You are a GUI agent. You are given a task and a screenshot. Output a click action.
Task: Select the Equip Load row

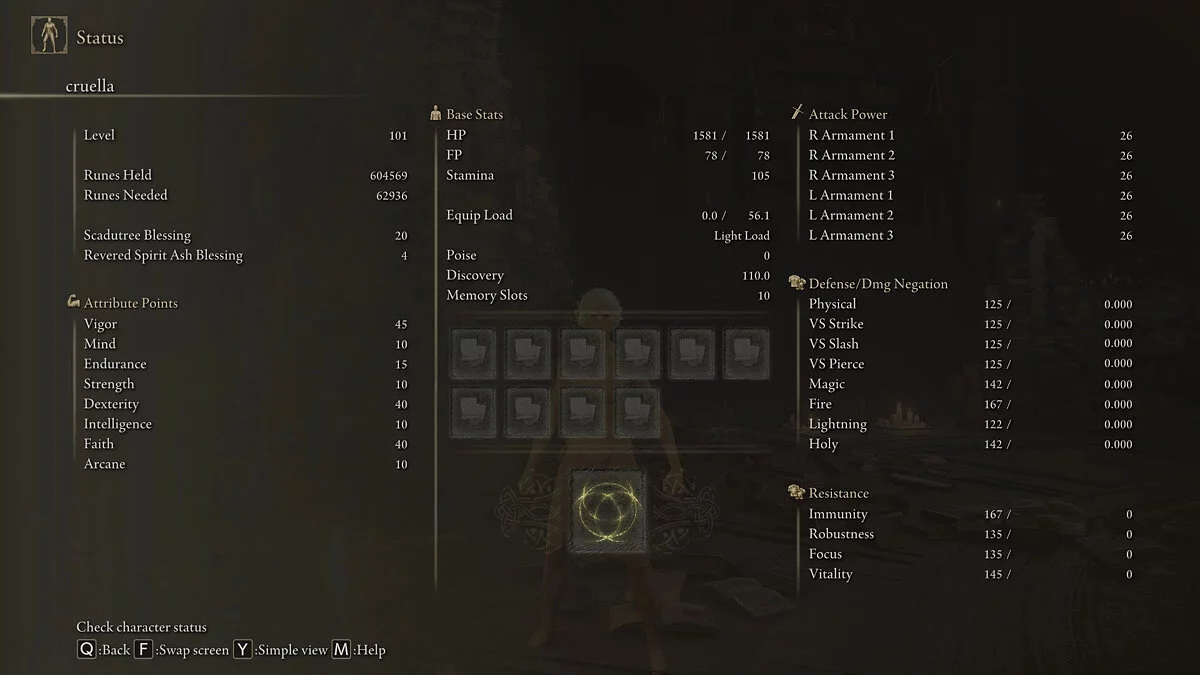point(607,215)
